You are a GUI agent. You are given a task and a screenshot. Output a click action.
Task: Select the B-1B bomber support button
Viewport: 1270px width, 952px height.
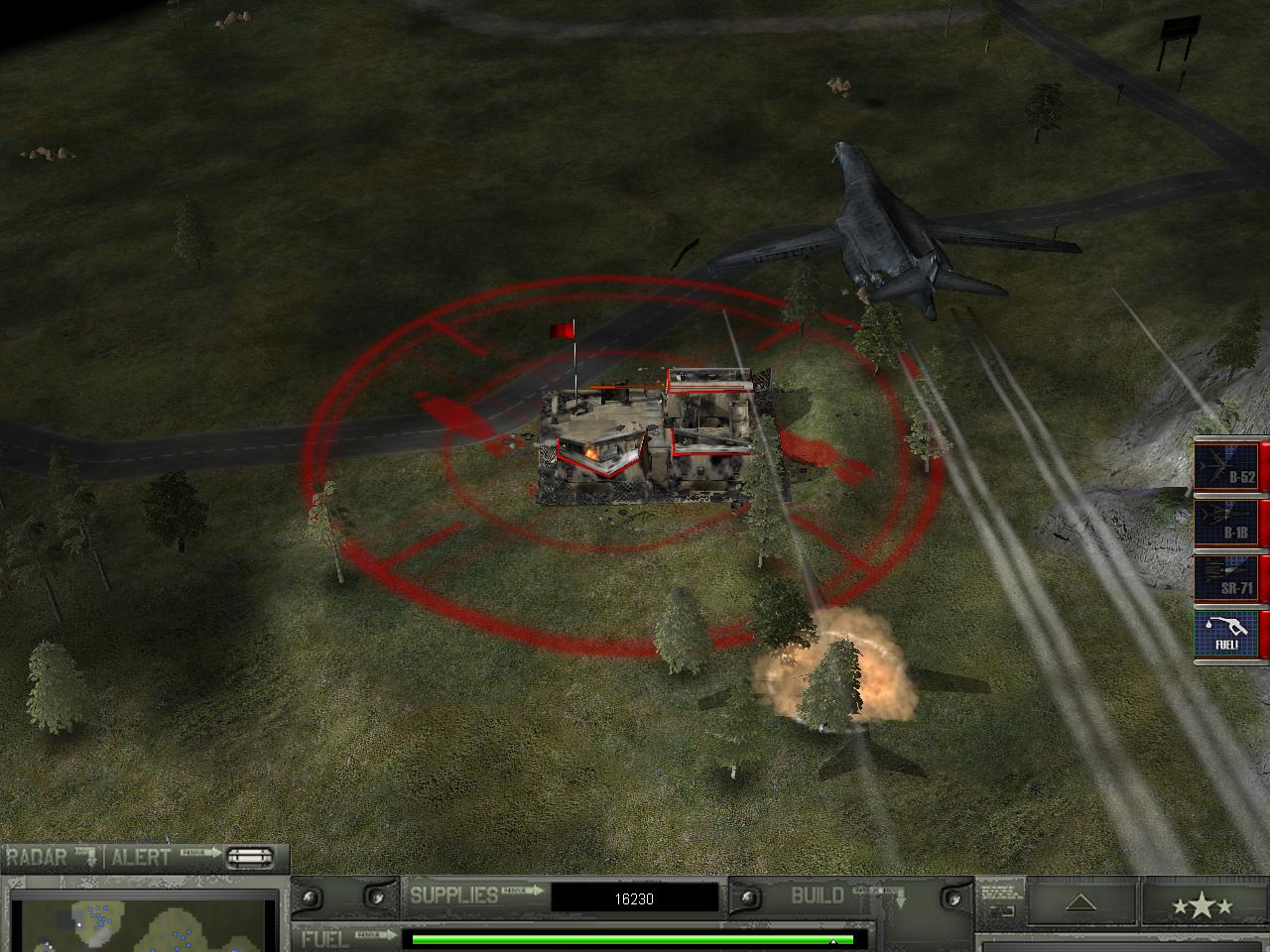1228,523
